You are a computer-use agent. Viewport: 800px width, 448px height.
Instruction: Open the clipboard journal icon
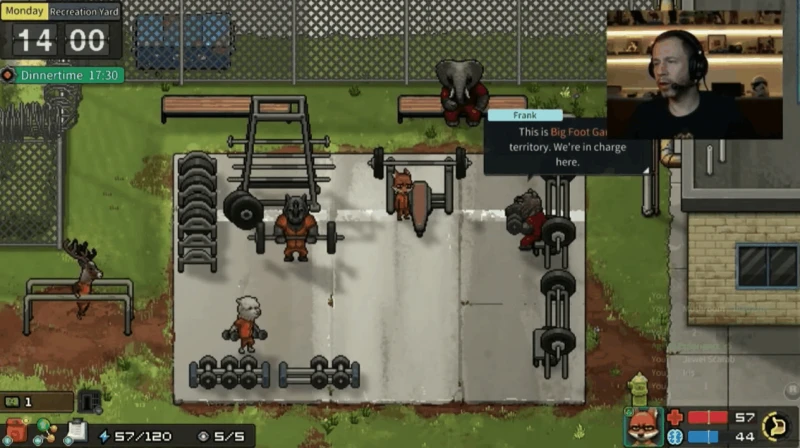coord(74,432)
